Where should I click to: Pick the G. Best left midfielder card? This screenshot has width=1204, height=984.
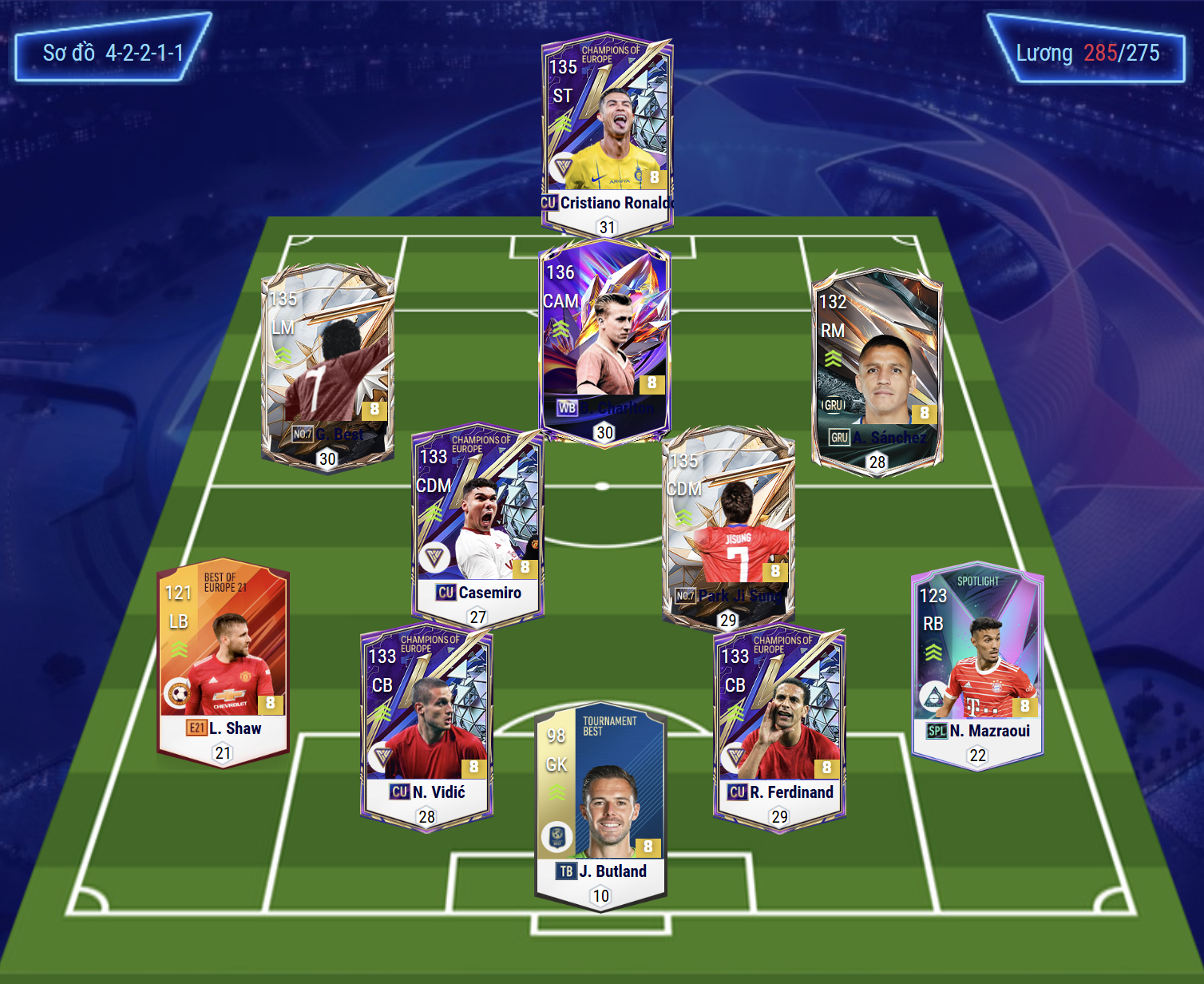click(x=327, y=363)
